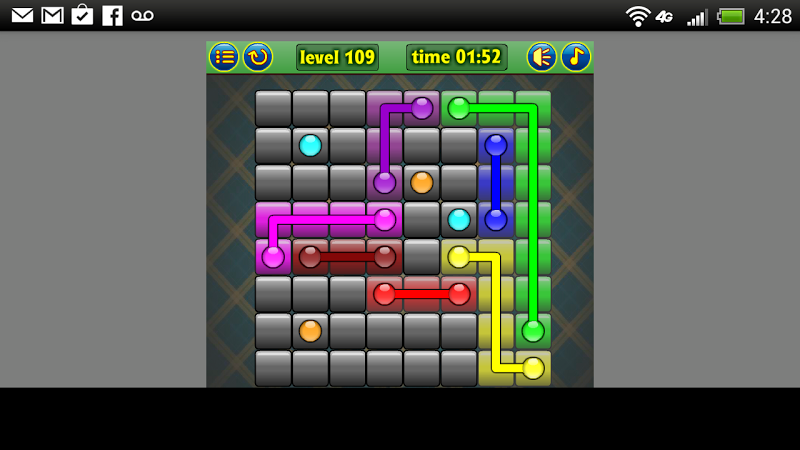
Task: Select the cyan dot next to the blue dot
Action: coord(459,220)
